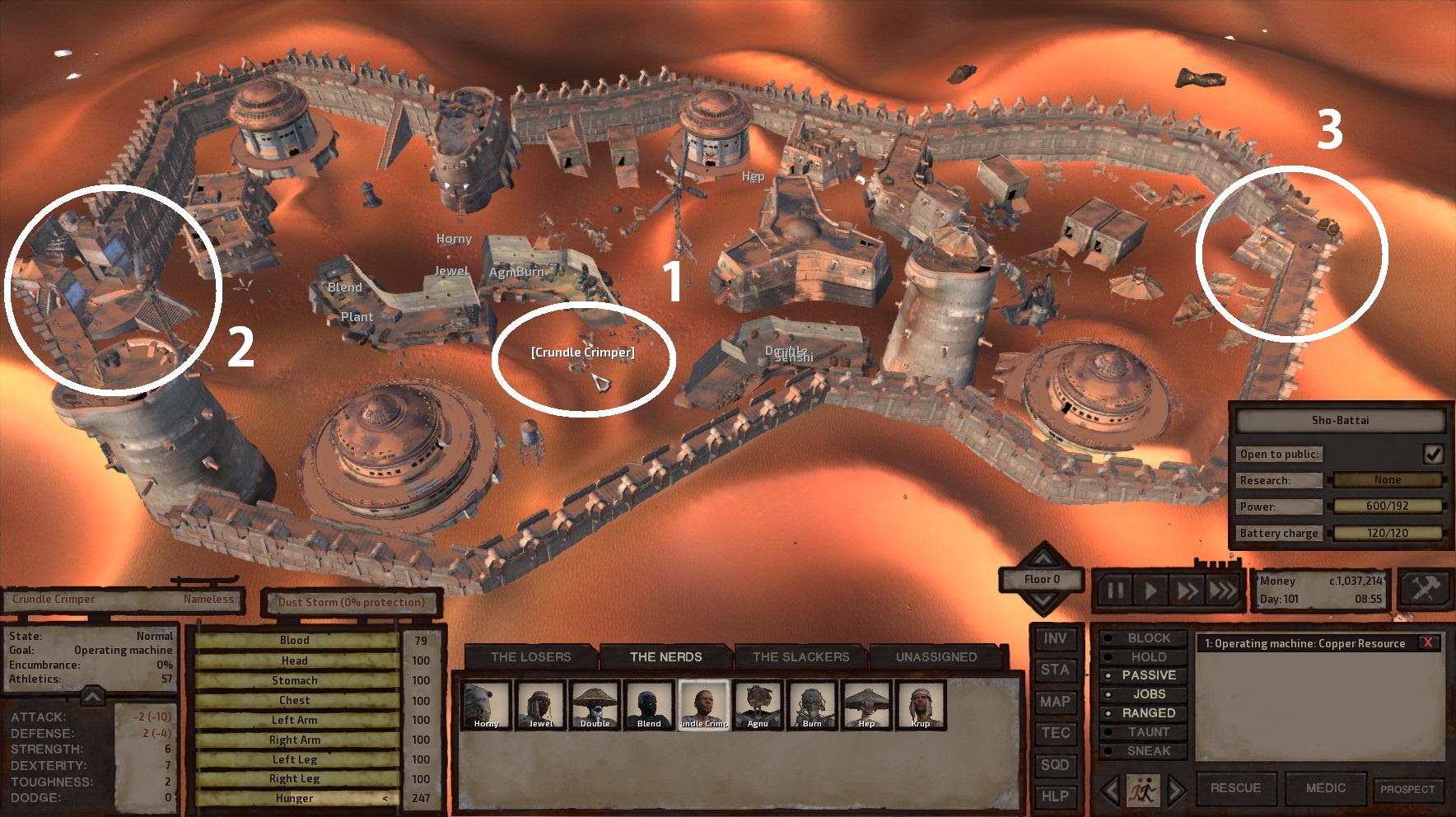
Task: Open the help panel via the HLP icon
Action: pos(1055,796)
